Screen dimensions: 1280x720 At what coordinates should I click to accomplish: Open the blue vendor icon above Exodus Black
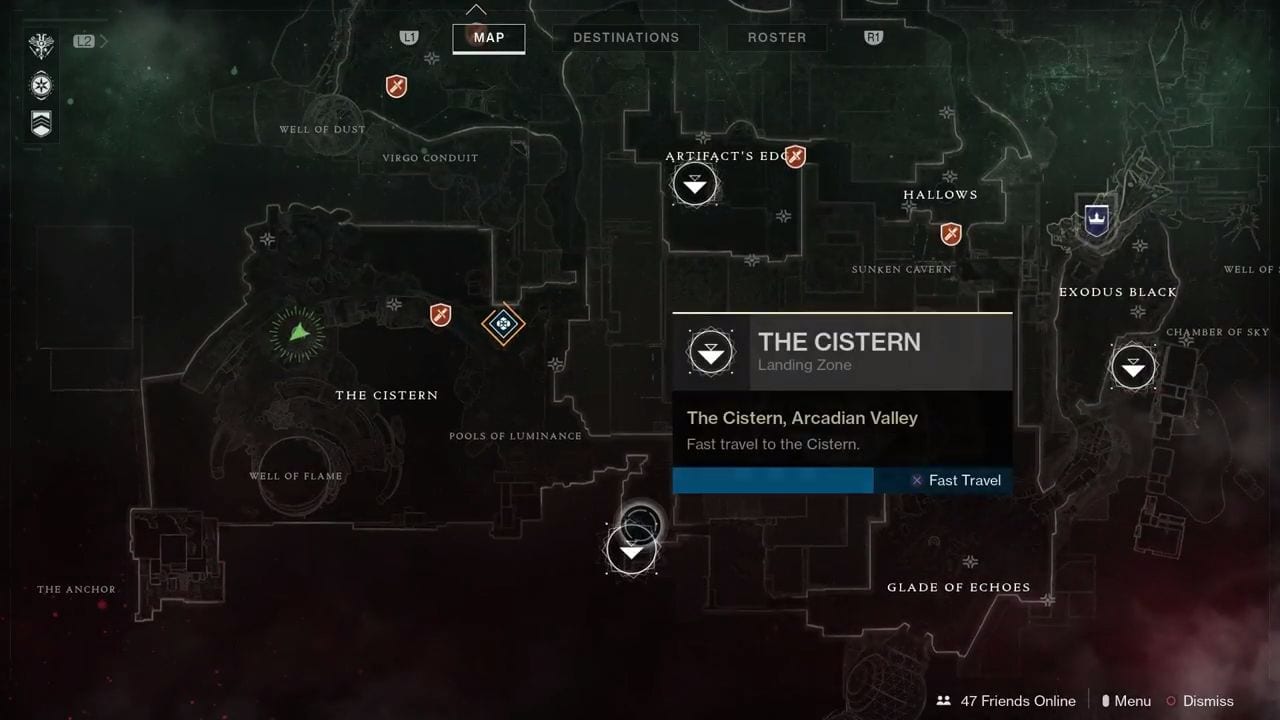(1096, 218)
